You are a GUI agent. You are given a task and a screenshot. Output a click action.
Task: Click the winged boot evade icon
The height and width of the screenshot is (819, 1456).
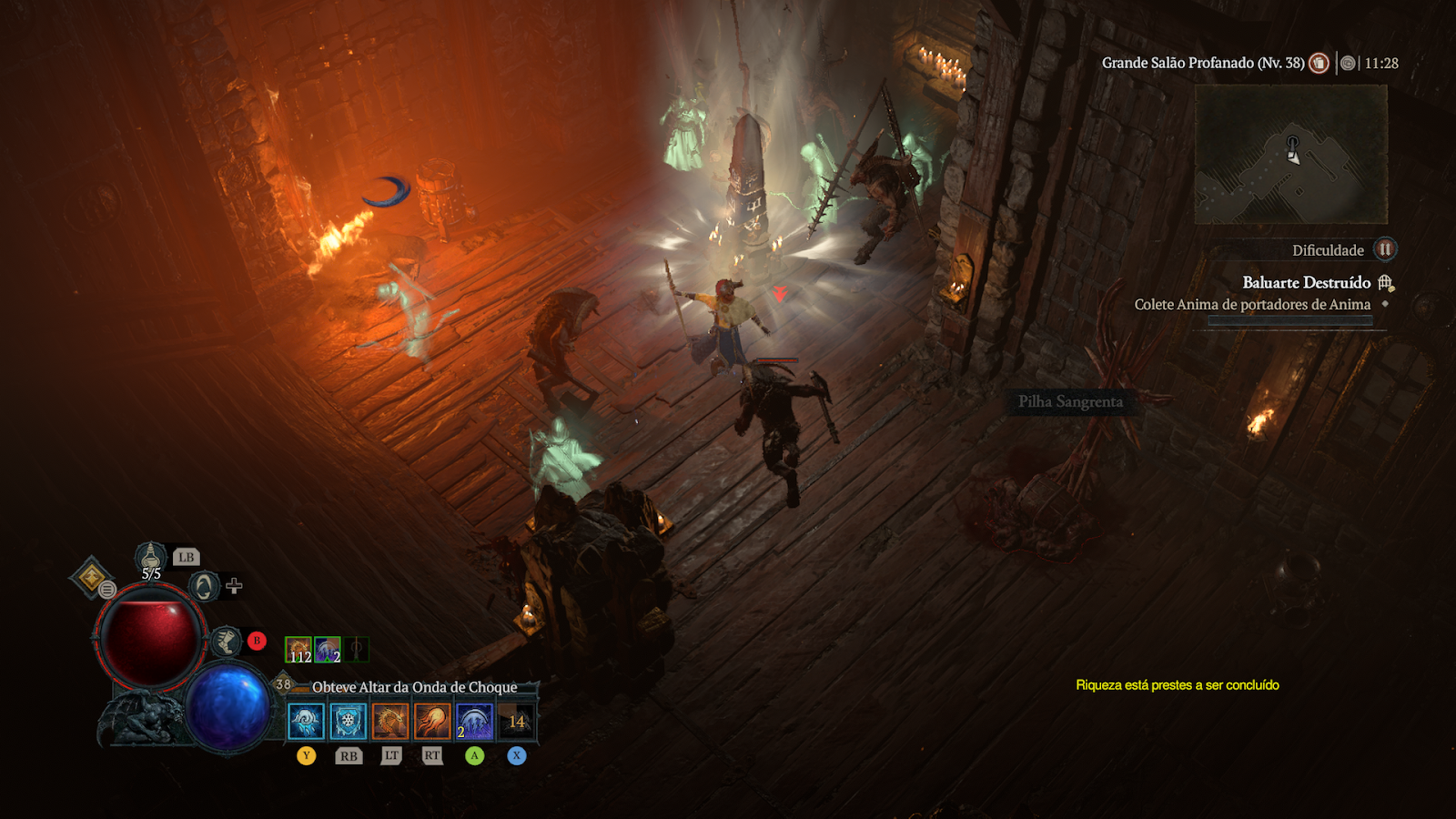pos(227,642)
